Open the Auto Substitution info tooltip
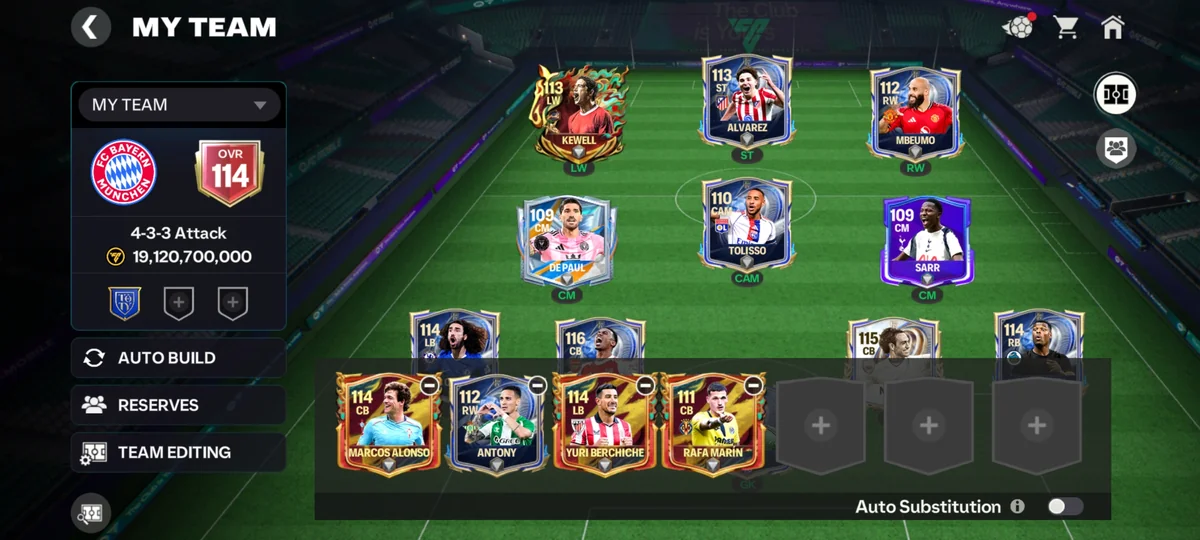1200x540 pixels. [1017, 507]
